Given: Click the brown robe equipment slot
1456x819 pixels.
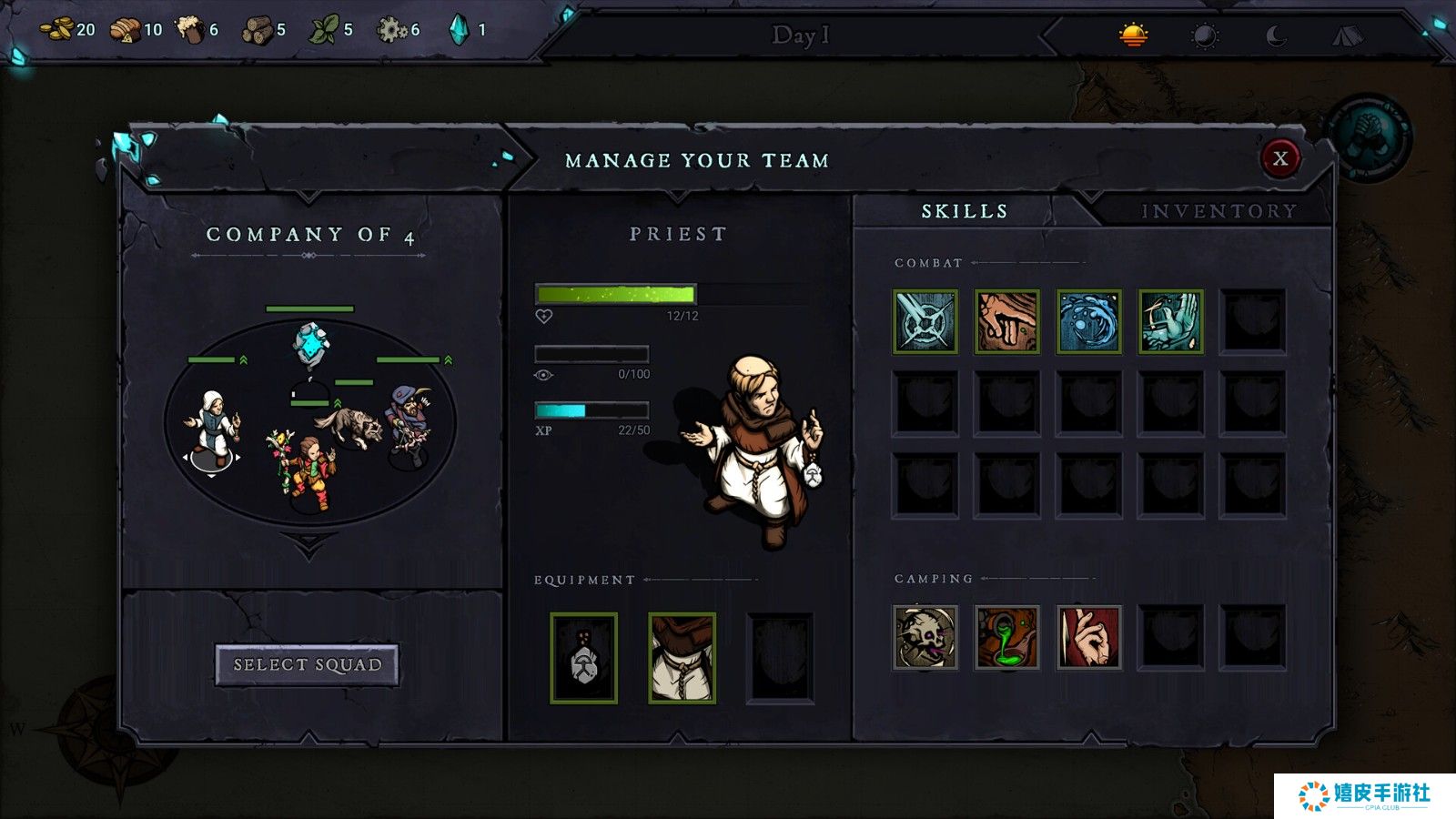Looking at the screenshot, I should tap(682, 658).
